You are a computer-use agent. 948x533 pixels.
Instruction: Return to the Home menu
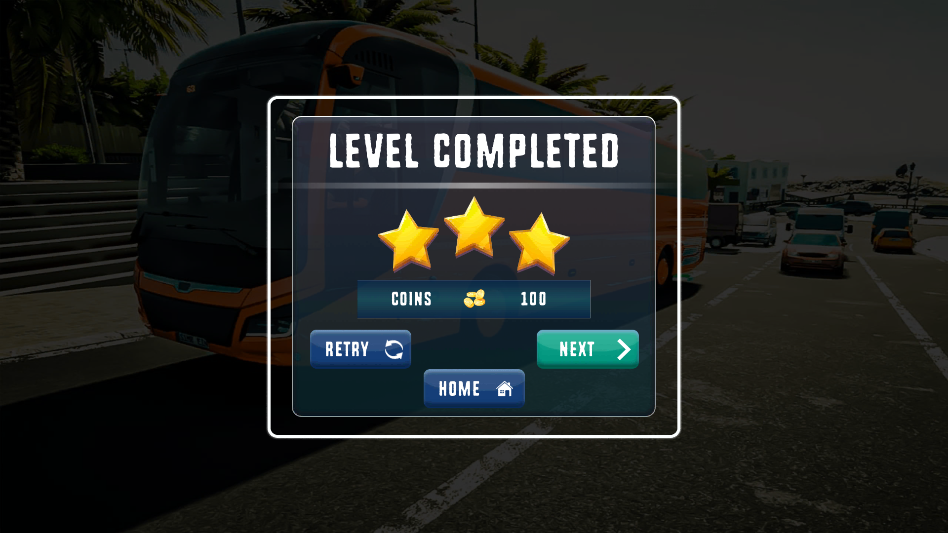click(x=474, y=388)
